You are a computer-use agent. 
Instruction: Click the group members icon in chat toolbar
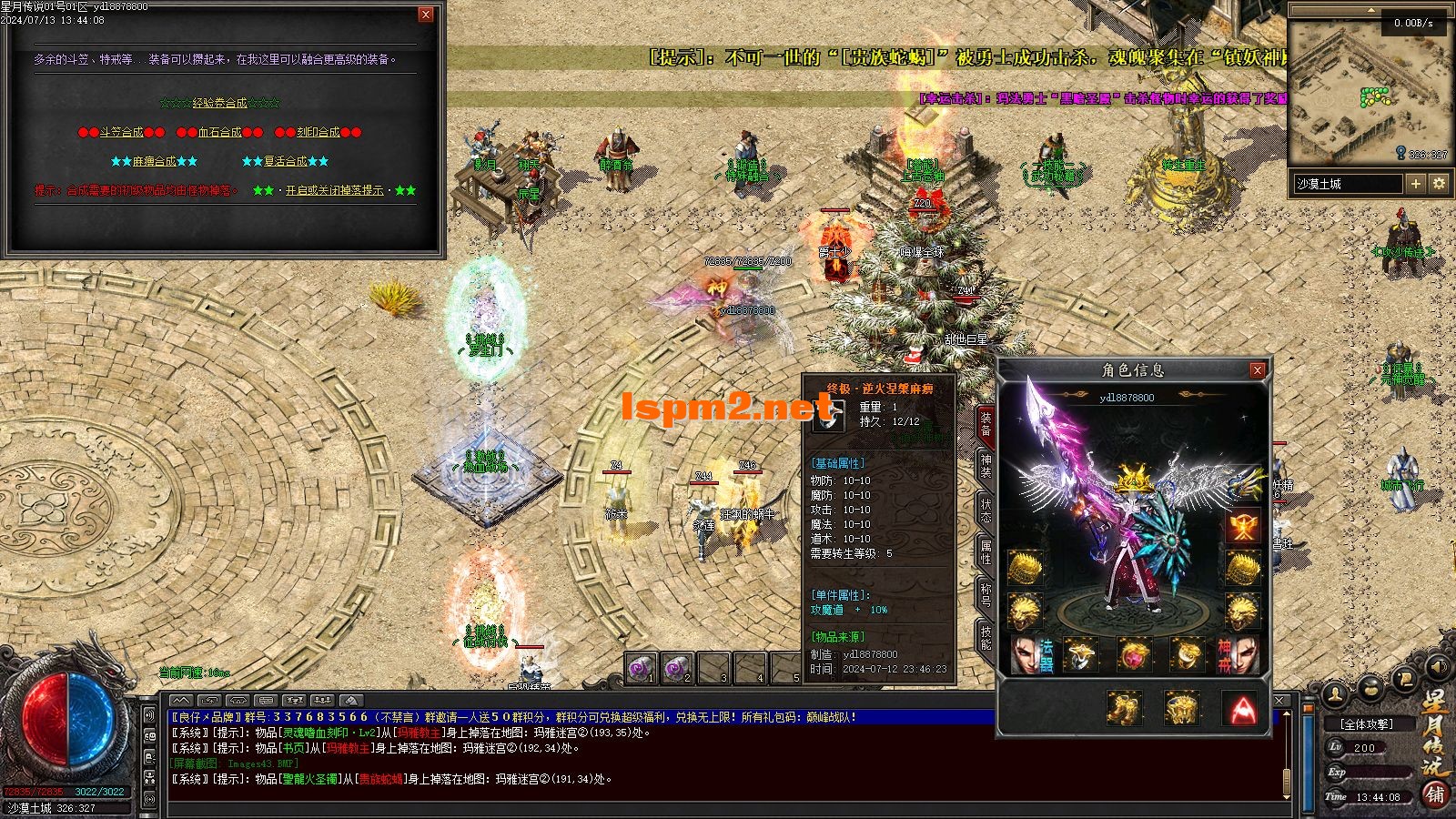pyautogui.click(x=321, y=701)
